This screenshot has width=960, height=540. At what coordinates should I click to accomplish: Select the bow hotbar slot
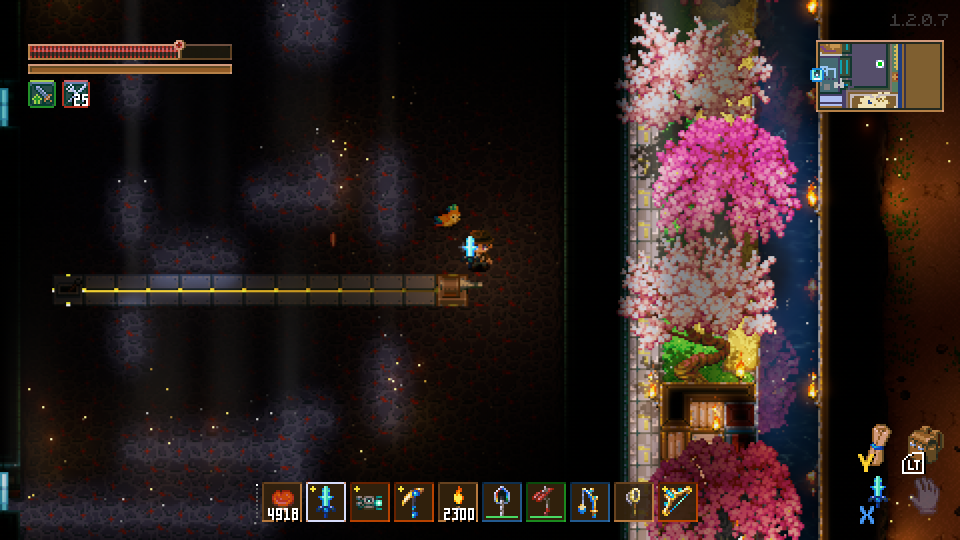tap(678, 502)
